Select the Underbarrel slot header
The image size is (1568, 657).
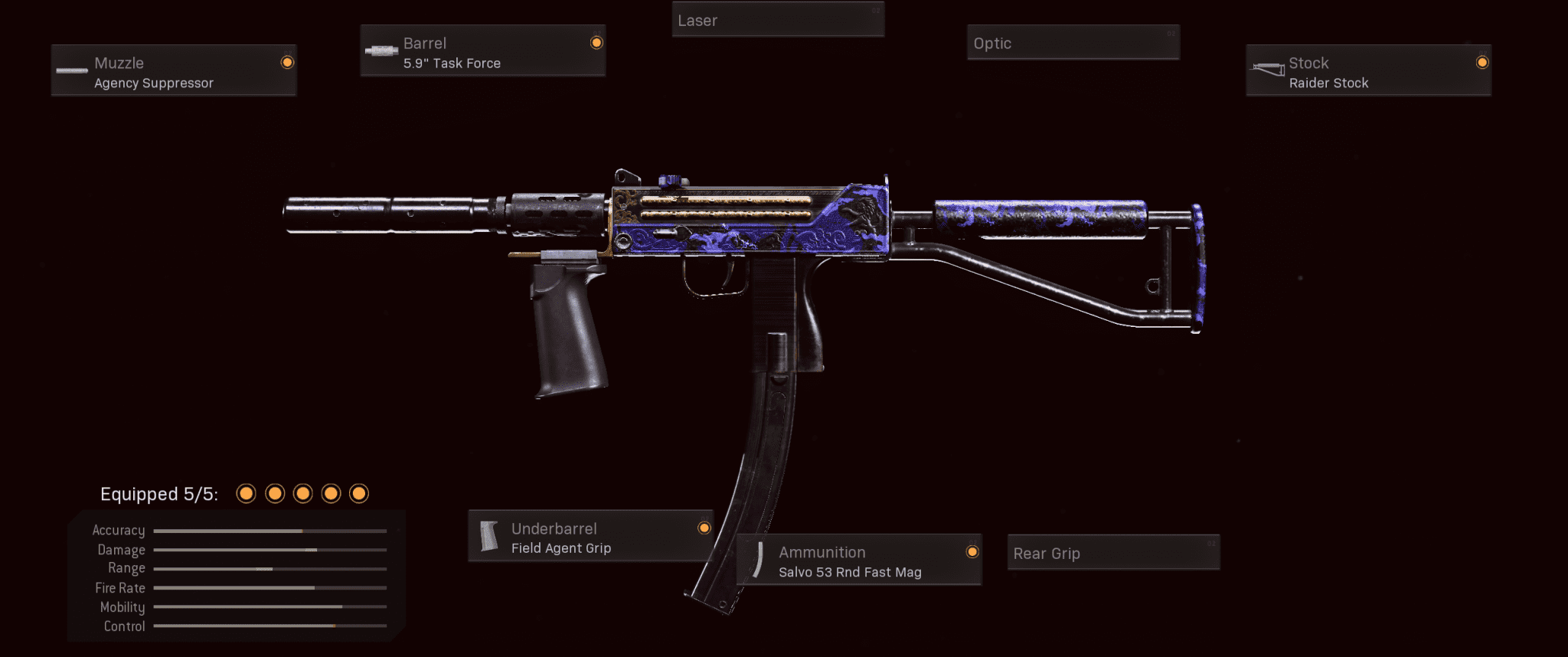pos(554,528)
